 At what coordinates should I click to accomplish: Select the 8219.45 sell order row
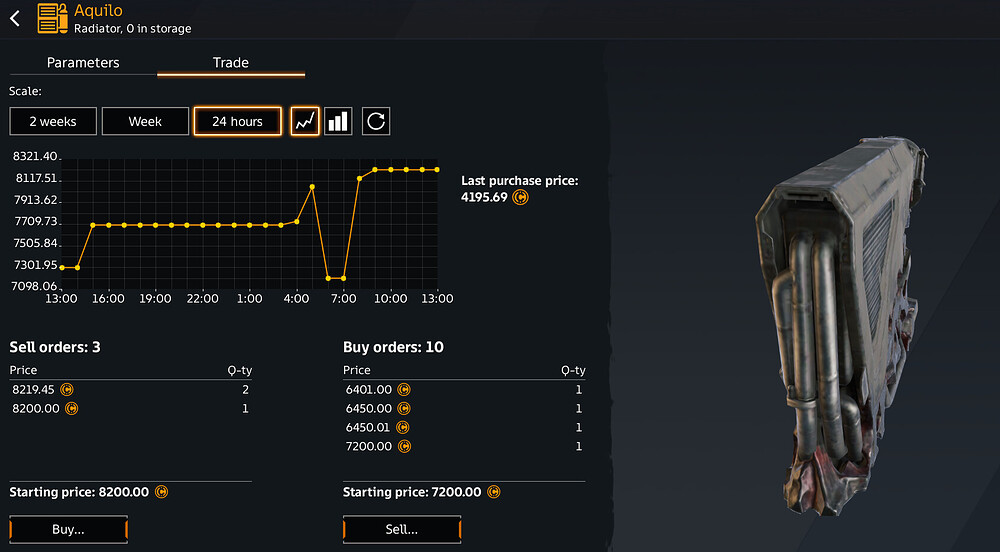coord(130,389)
